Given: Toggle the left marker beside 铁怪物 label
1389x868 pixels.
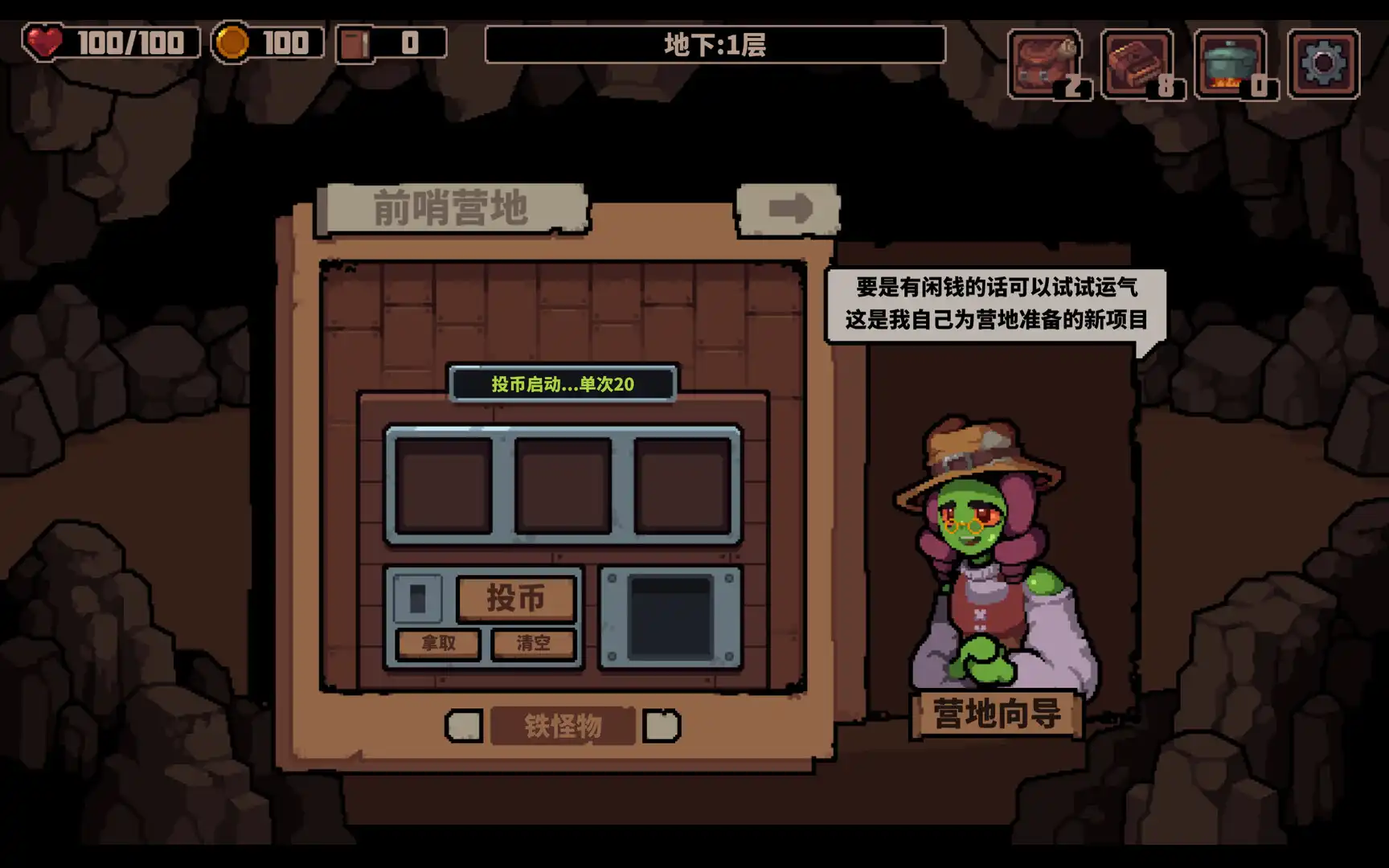Looking at the screenshot, I should pos(463,724).
